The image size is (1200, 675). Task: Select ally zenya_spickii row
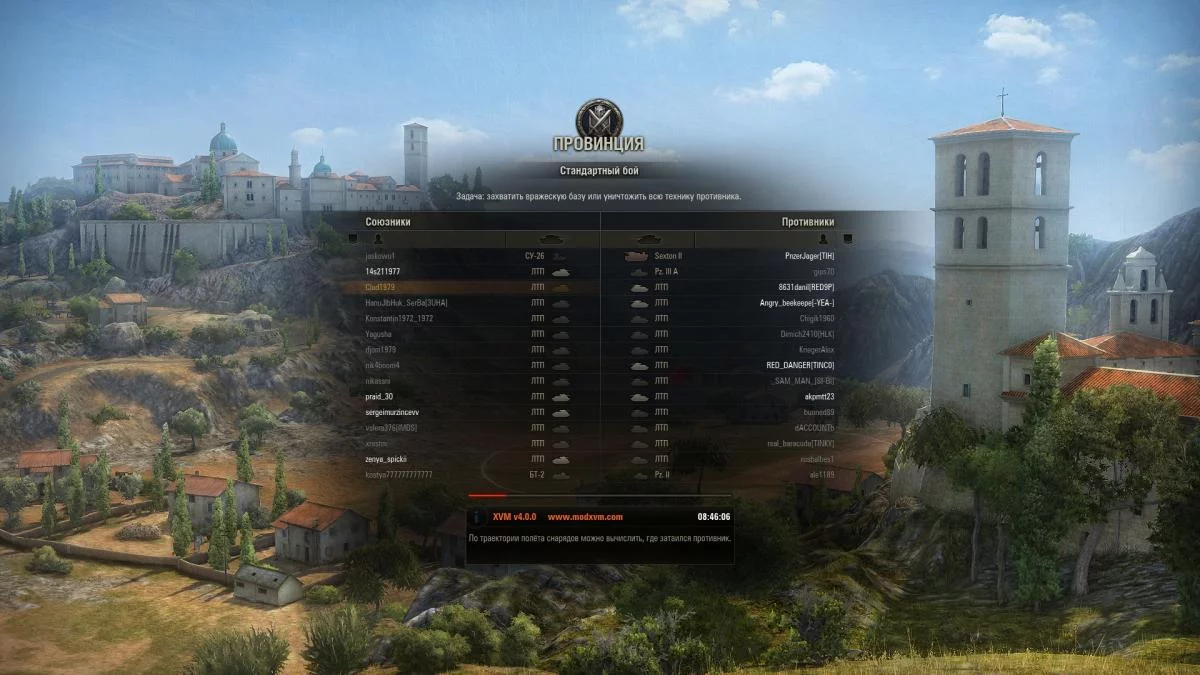(x=386, y=459)
